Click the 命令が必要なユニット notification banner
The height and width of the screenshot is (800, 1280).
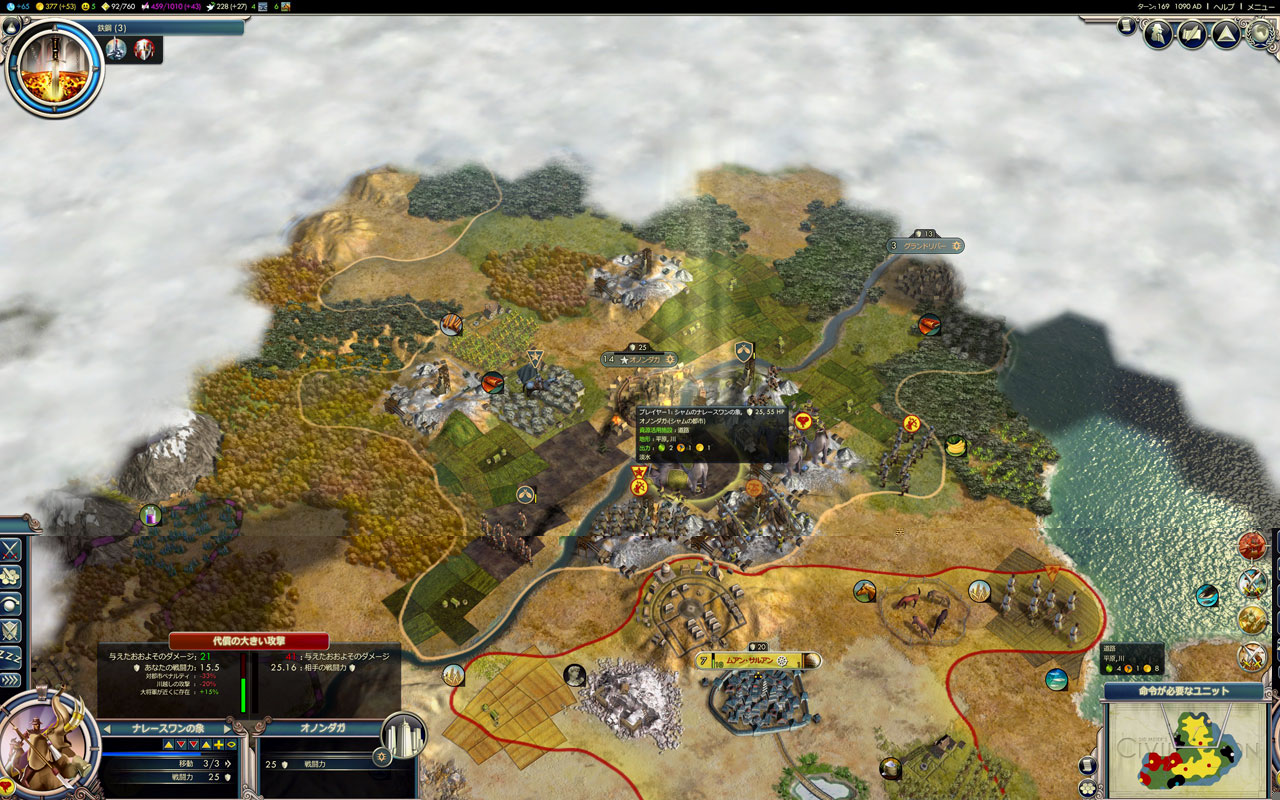coord(1184,691)
